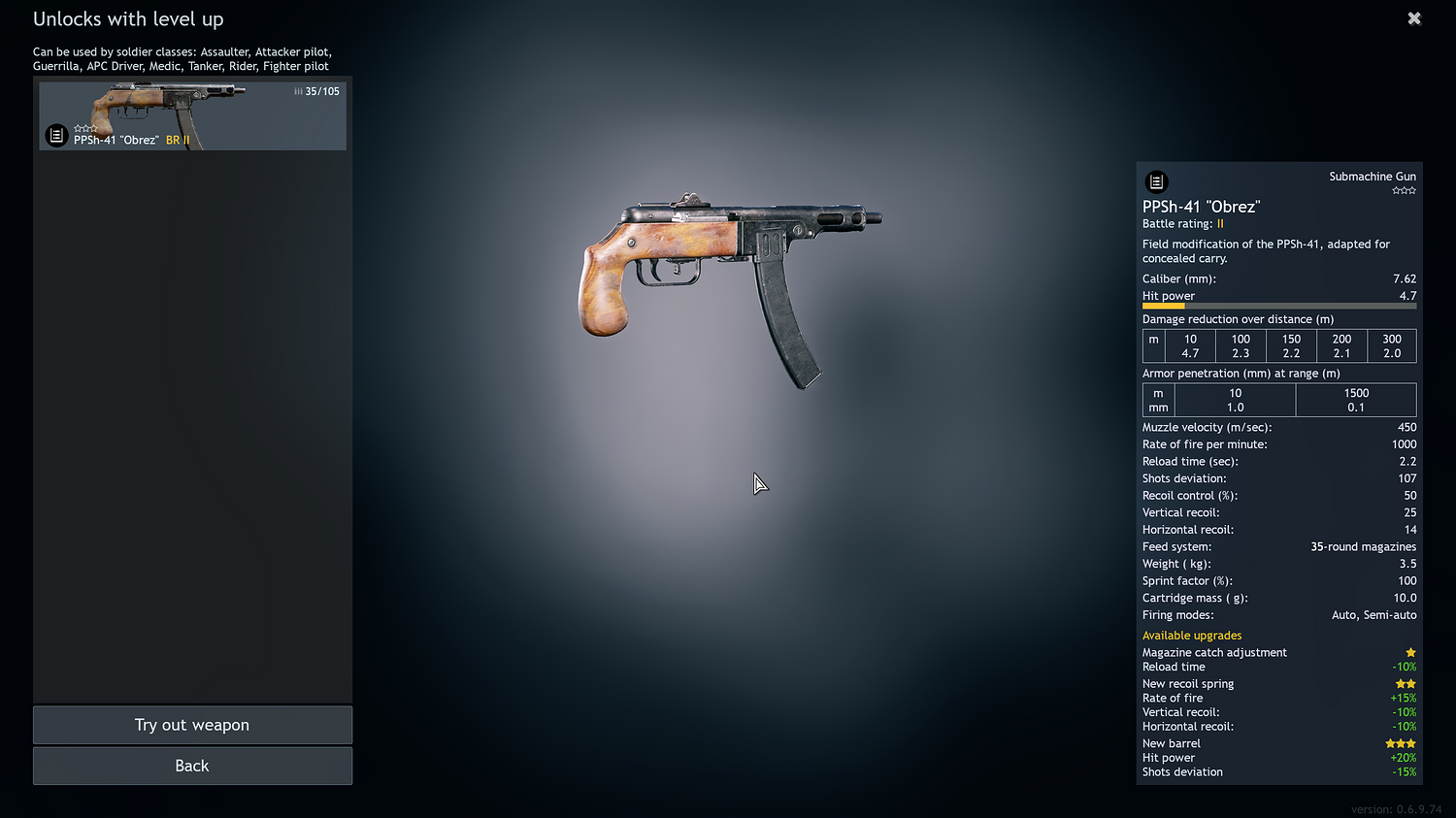Click the upgrade star beside Magazine catch adjustment

1410,652
